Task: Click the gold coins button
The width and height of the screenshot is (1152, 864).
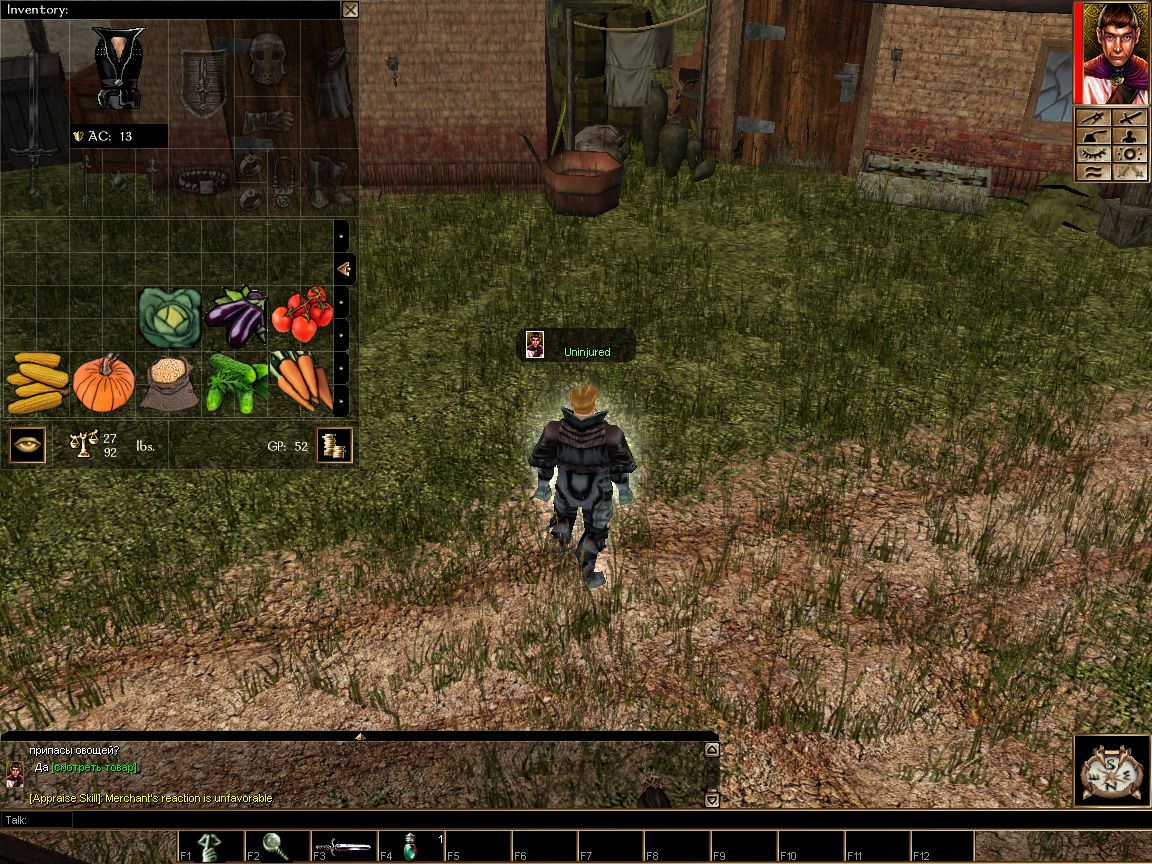Action: tap(334, 445)
